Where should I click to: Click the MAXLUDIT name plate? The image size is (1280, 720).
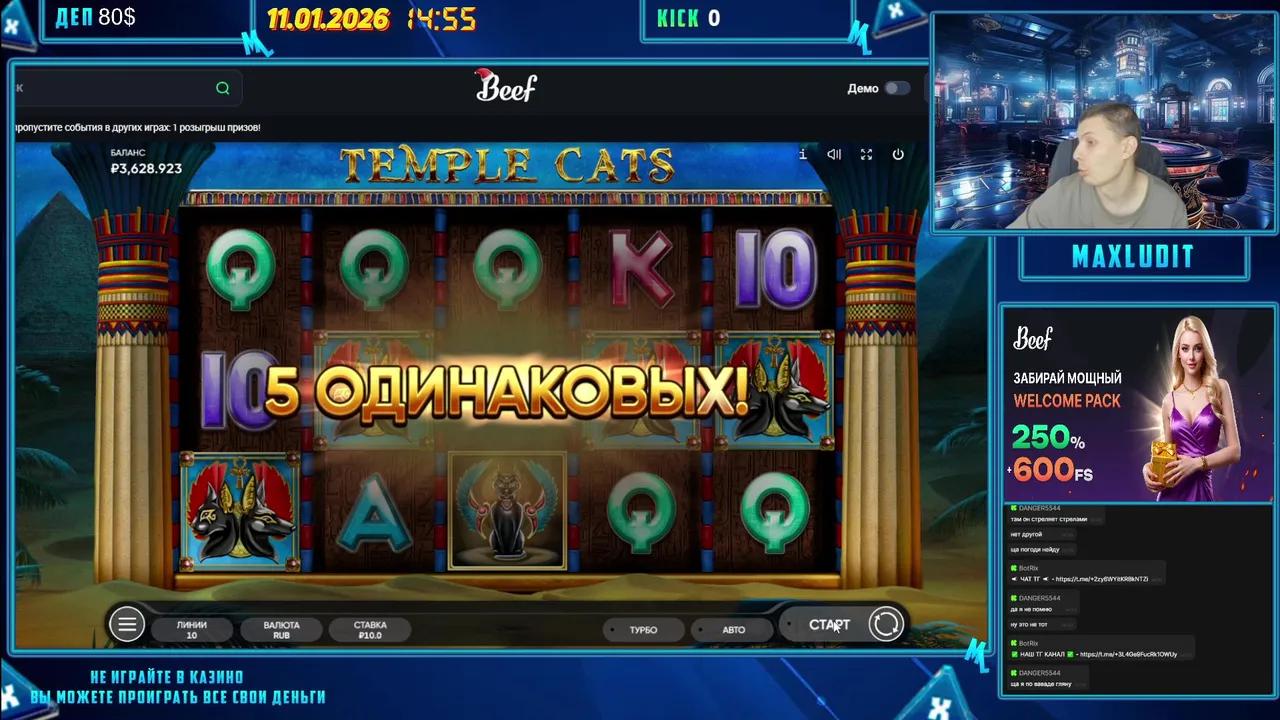(1133, 256)
